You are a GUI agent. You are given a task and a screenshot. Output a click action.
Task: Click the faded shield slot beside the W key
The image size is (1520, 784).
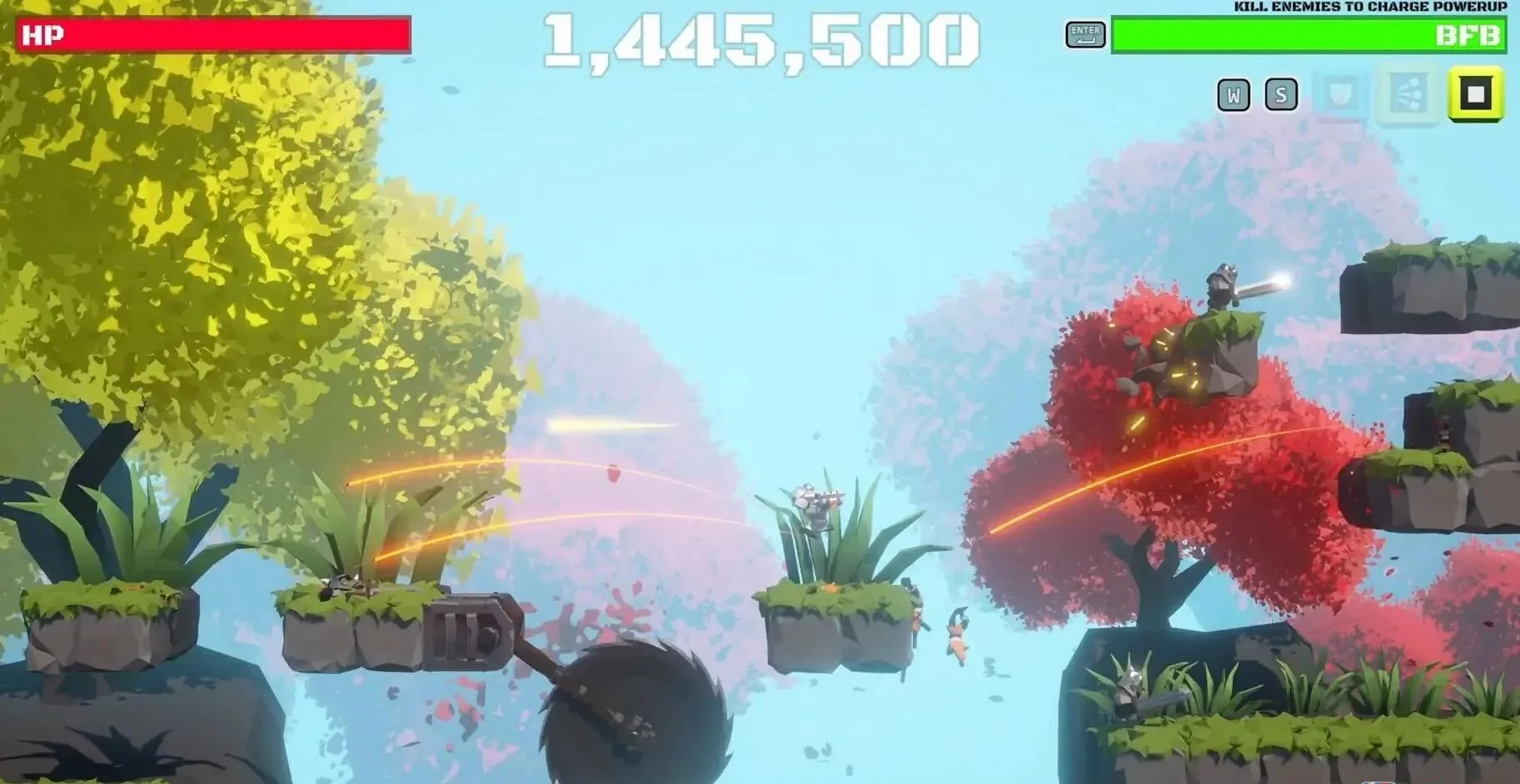[1339, 94]
